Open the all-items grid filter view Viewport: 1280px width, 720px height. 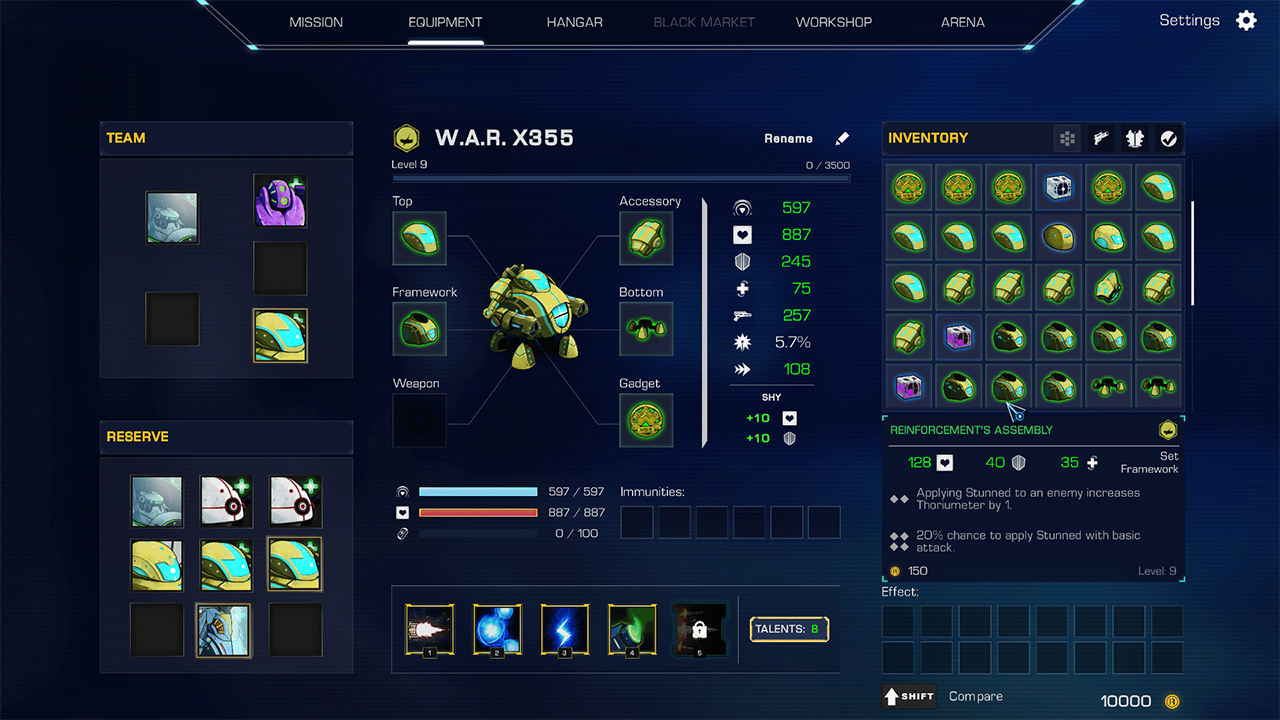click(1067, 138)
